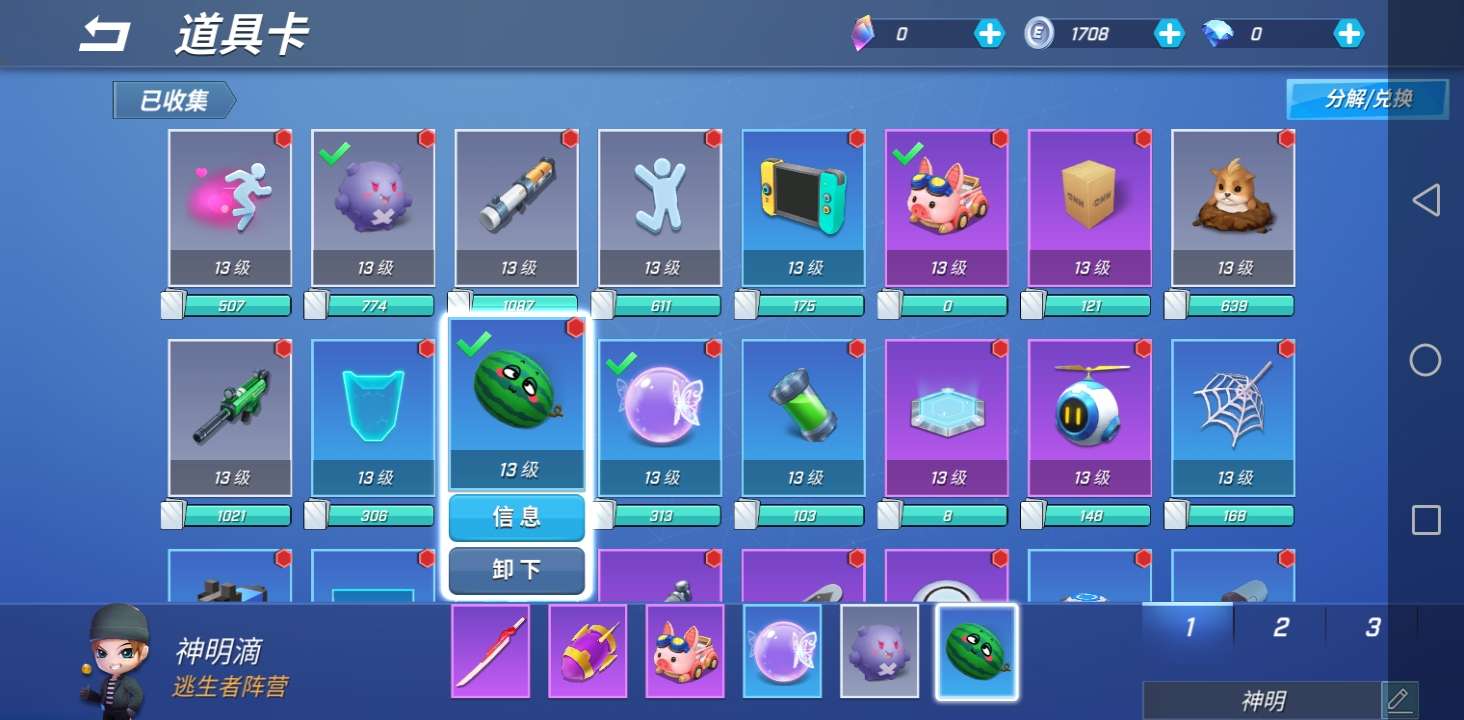Add more blue diamonds
This screenshot has height=720, width=1464.
tap(1349, 34)
